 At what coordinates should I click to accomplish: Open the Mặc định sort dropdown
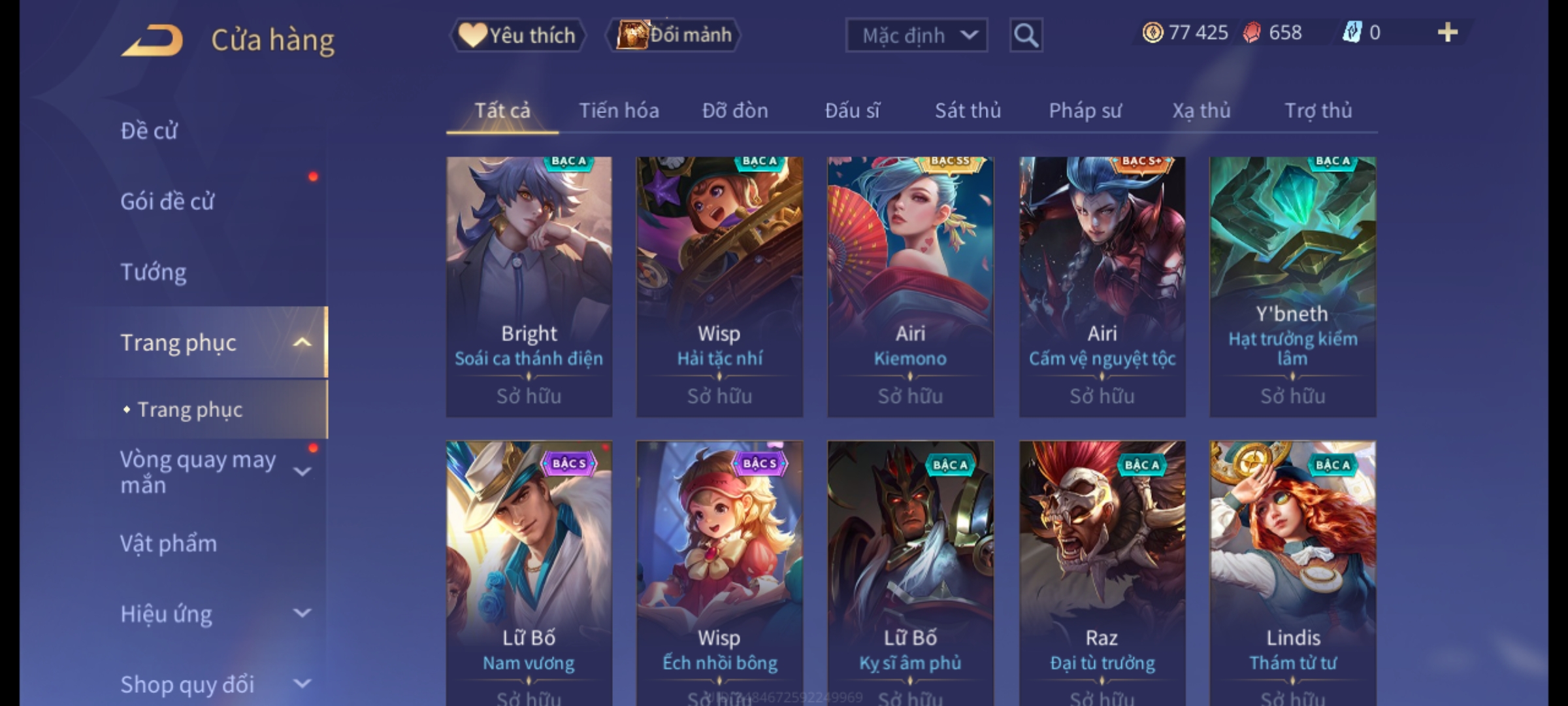coord(916,35)
